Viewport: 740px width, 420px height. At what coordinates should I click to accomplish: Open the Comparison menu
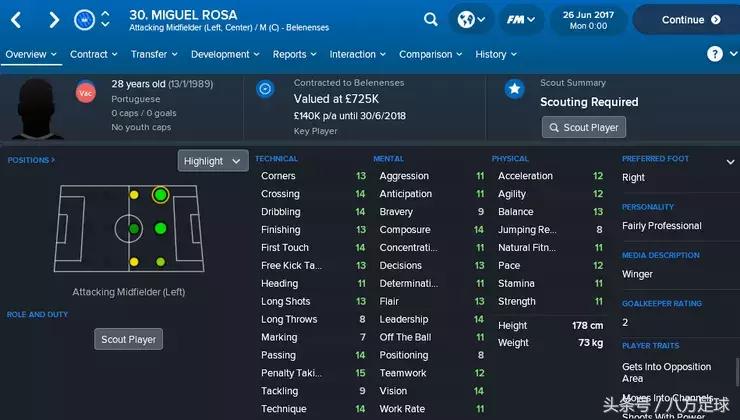[431, 55]
